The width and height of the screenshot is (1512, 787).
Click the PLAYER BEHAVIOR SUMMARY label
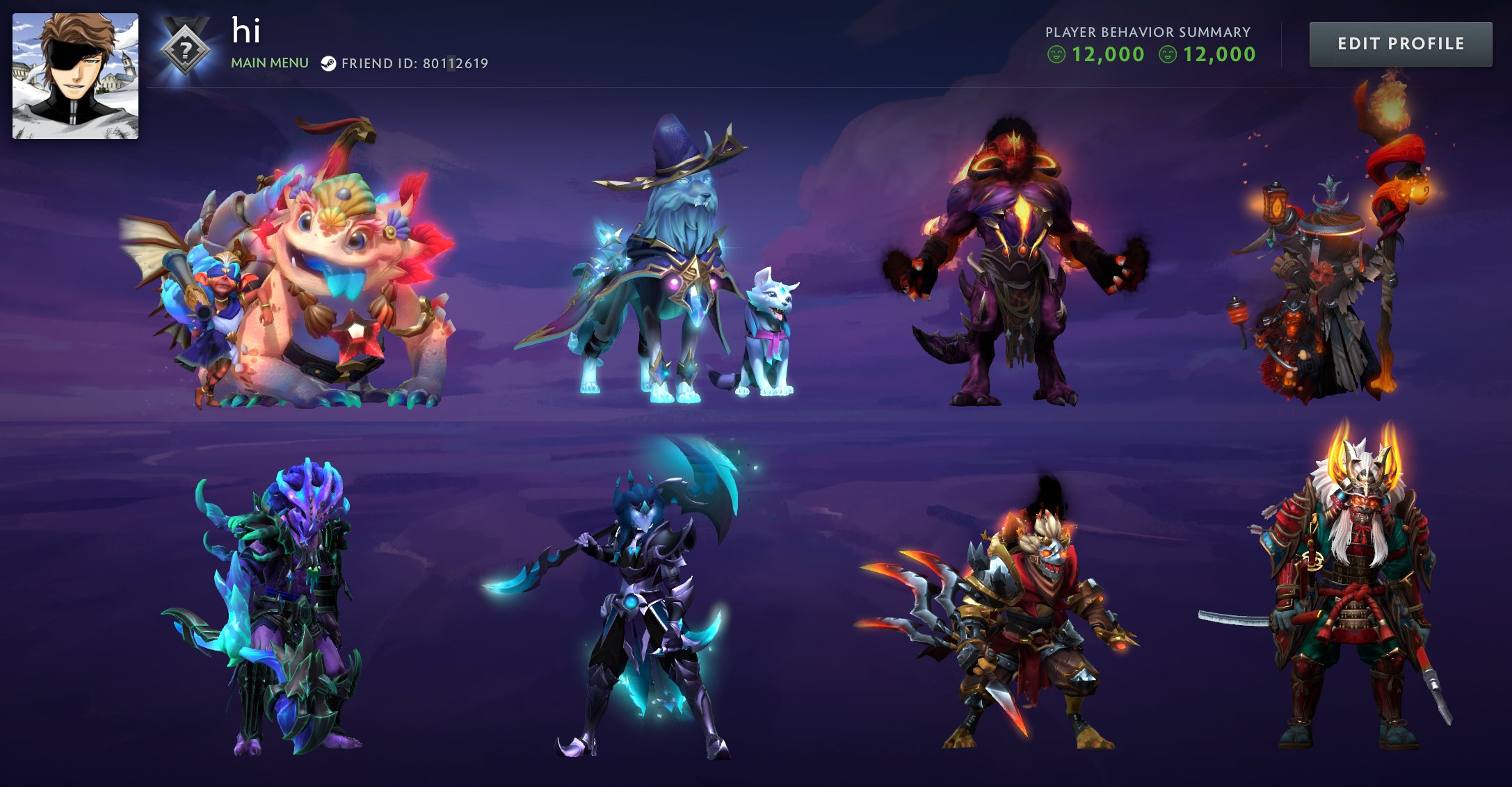click(x=1148, y=31)
